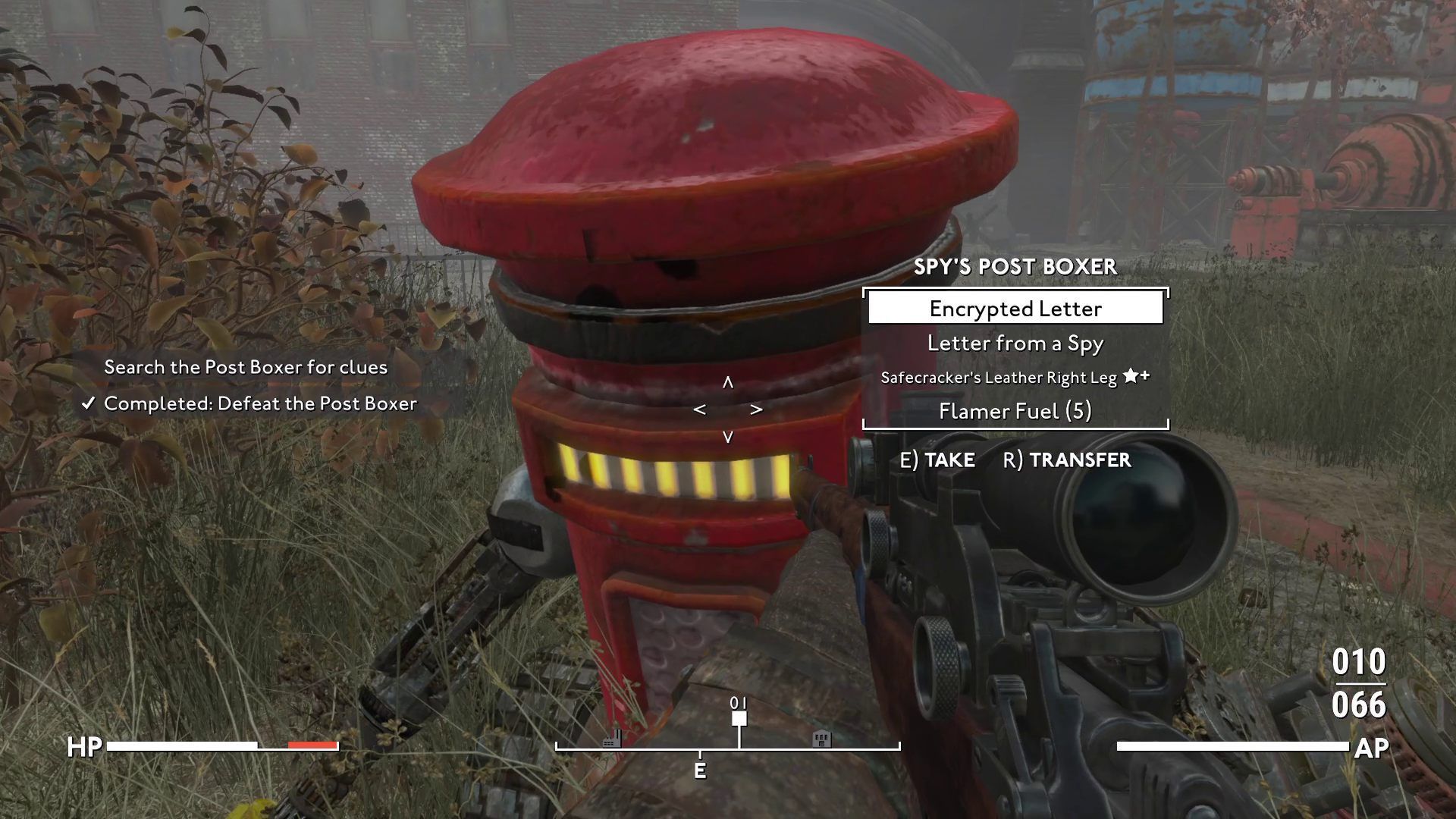Click the quest marker on the compass
Image resolution: width=1456 pixels, height=819 pixels.
tap(739, 718)
